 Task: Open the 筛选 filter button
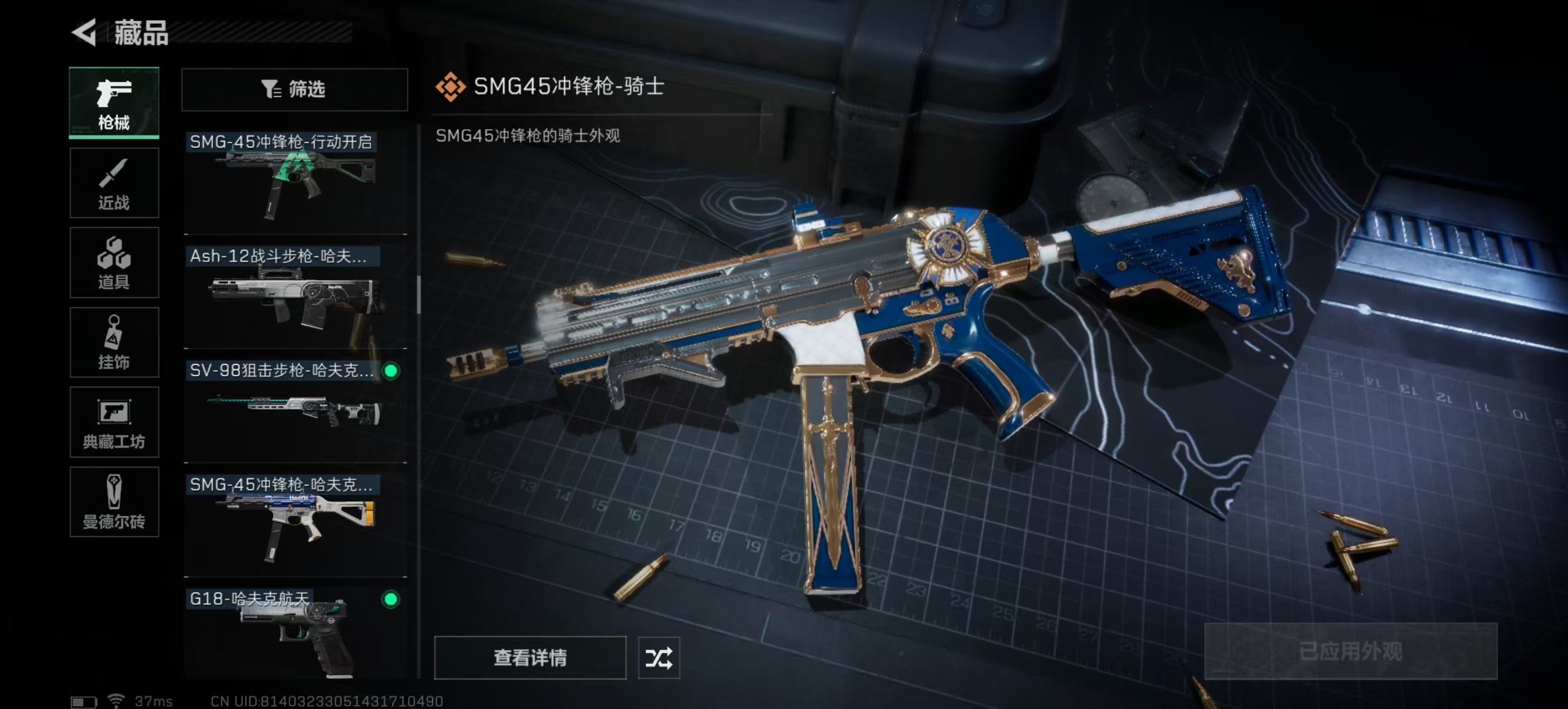coord(294,89)
